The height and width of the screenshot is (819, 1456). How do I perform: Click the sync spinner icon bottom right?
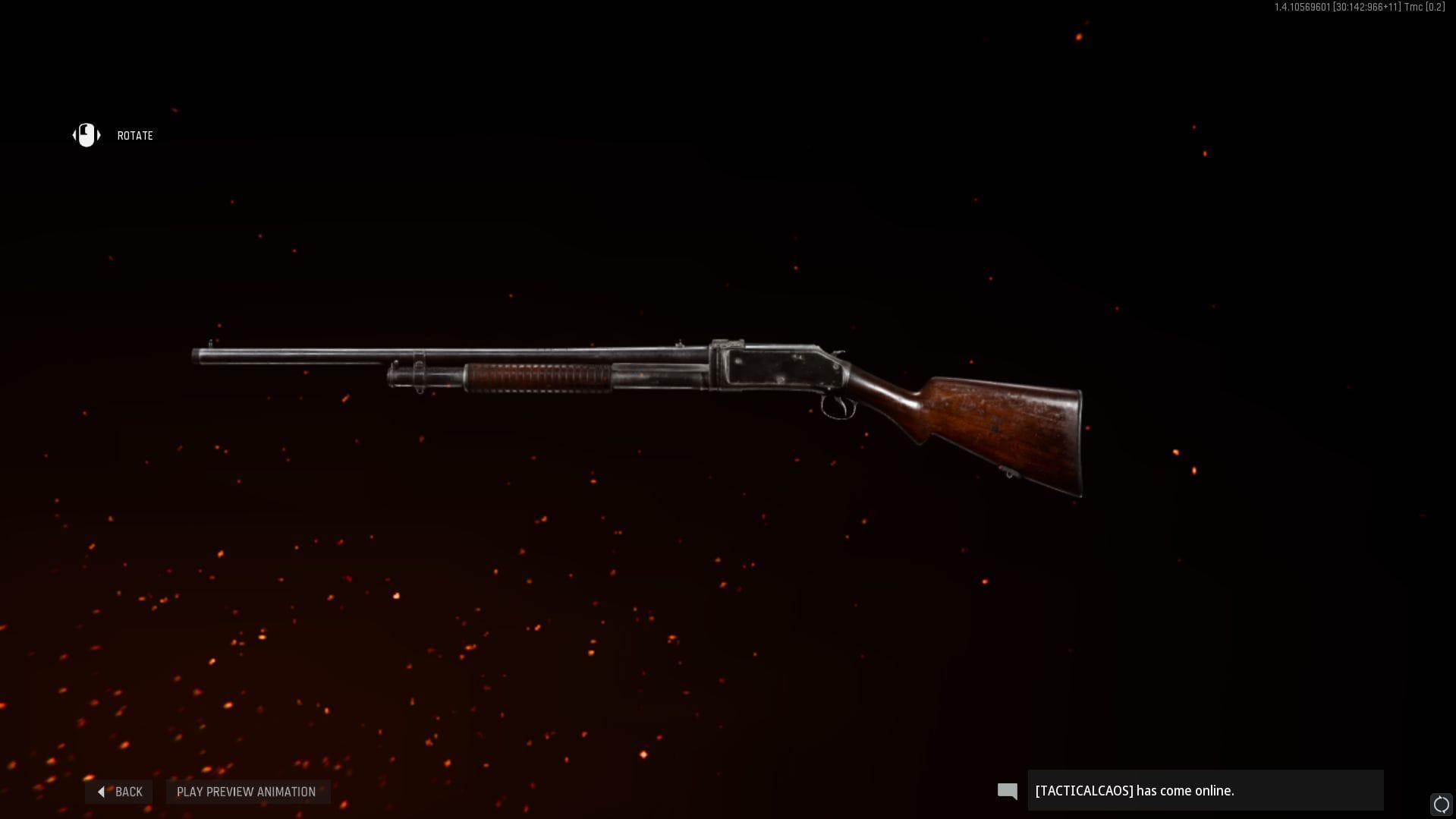(x=1440, y=802)
